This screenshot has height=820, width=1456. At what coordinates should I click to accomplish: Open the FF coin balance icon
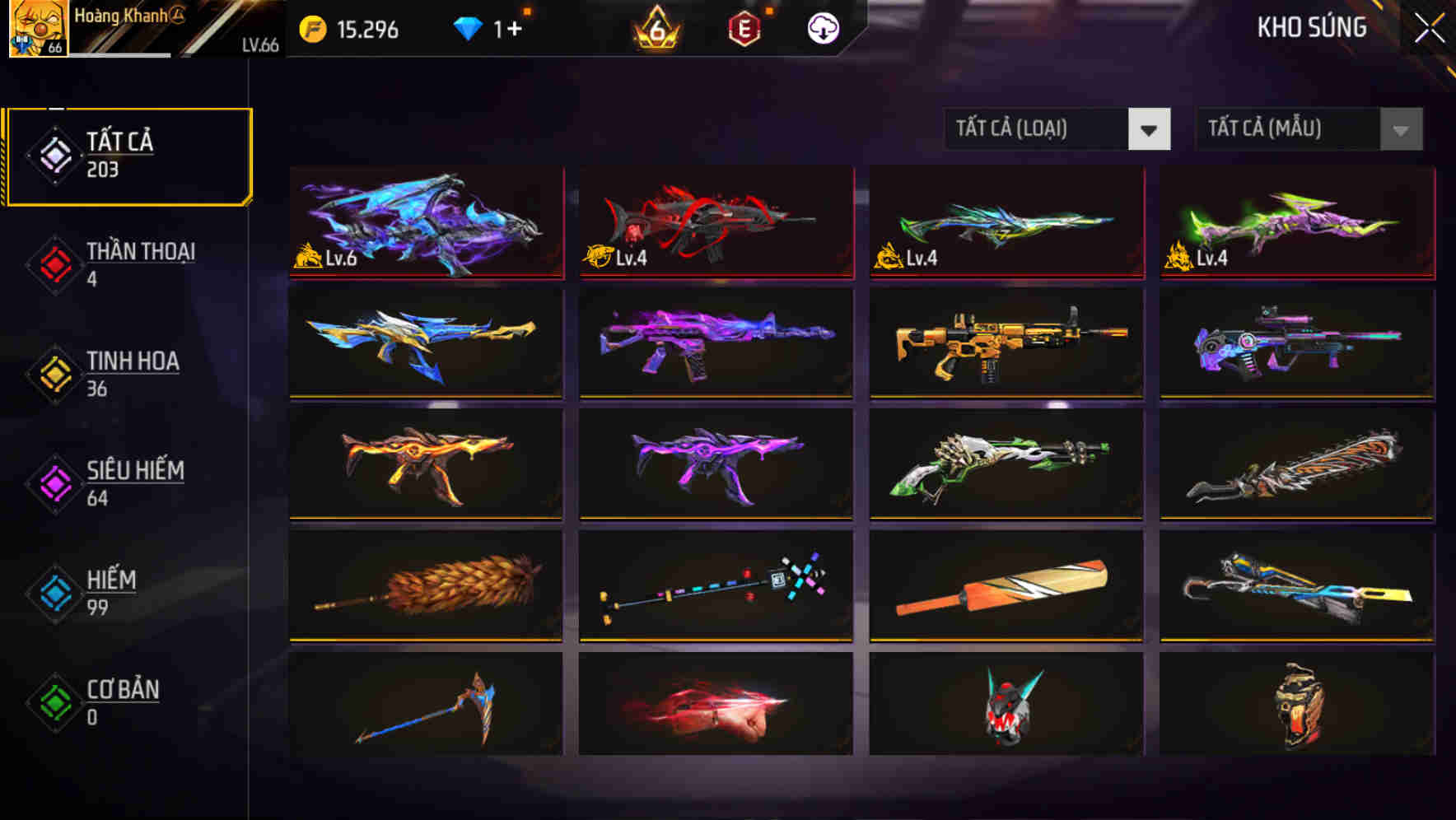click(311, 30)
